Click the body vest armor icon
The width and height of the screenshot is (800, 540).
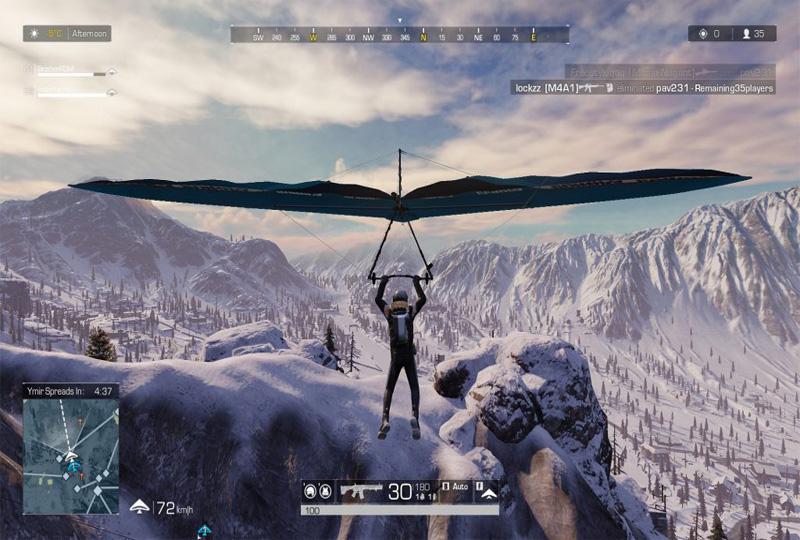click(327, 492)
